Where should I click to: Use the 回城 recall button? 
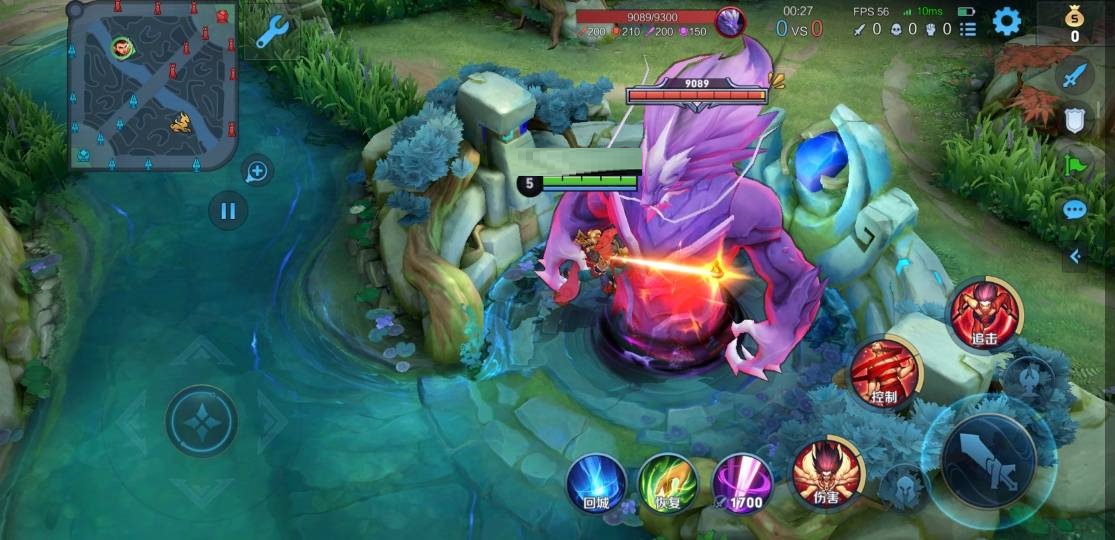pos(596,483)
